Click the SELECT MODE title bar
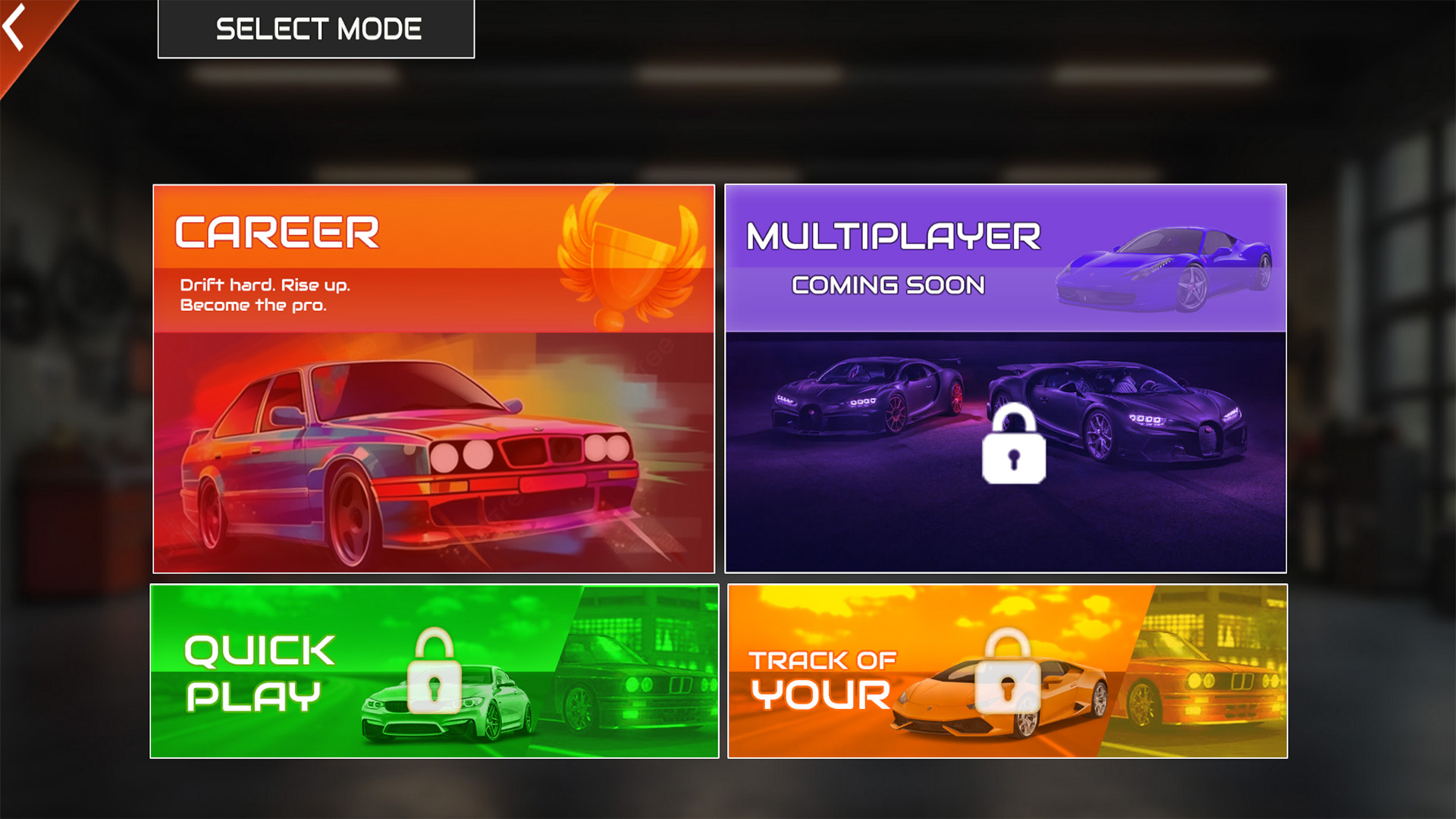 pos(316,29)
